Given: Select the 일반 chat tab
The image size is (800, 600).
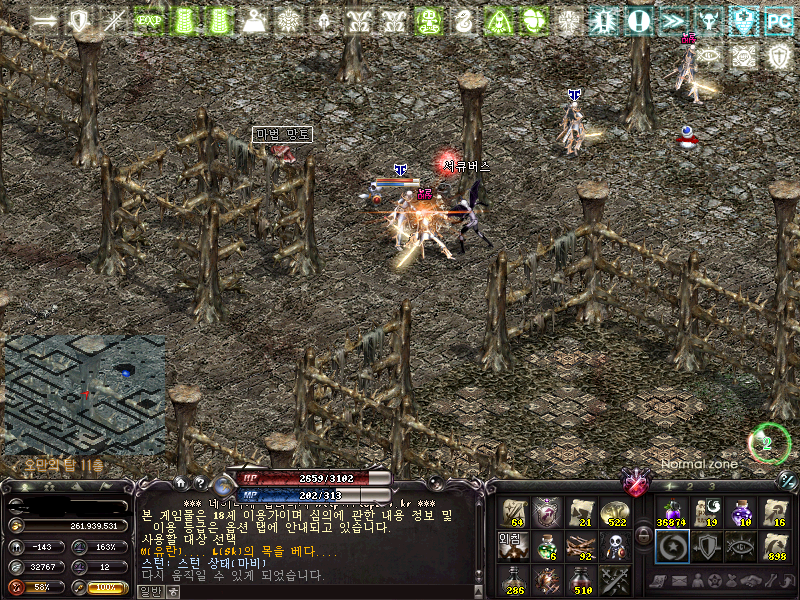Looking at the screenshot, I should click(149, 591).
